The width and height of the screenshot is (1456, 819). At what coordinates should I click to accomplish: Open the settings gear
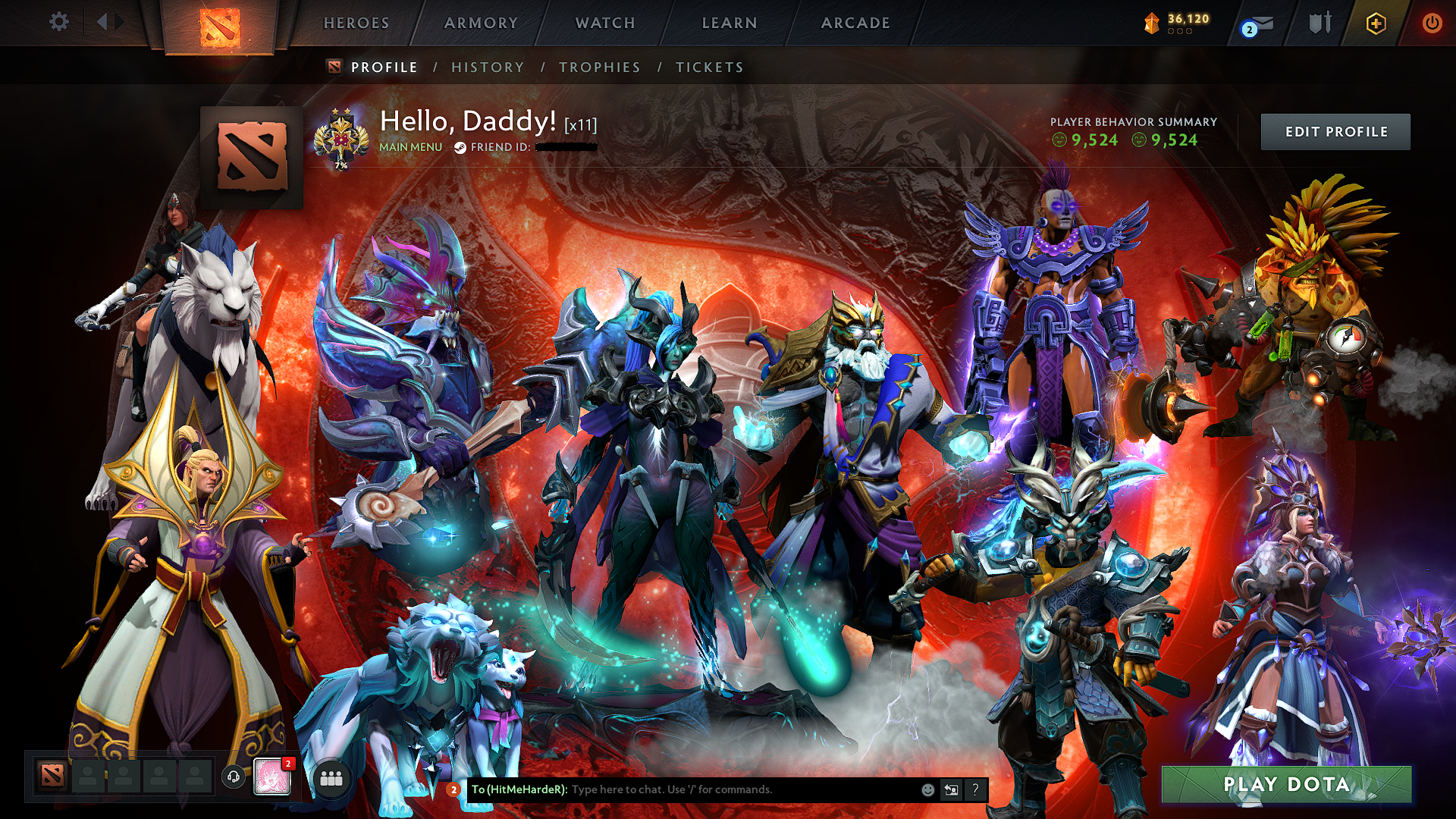(59, 22)
